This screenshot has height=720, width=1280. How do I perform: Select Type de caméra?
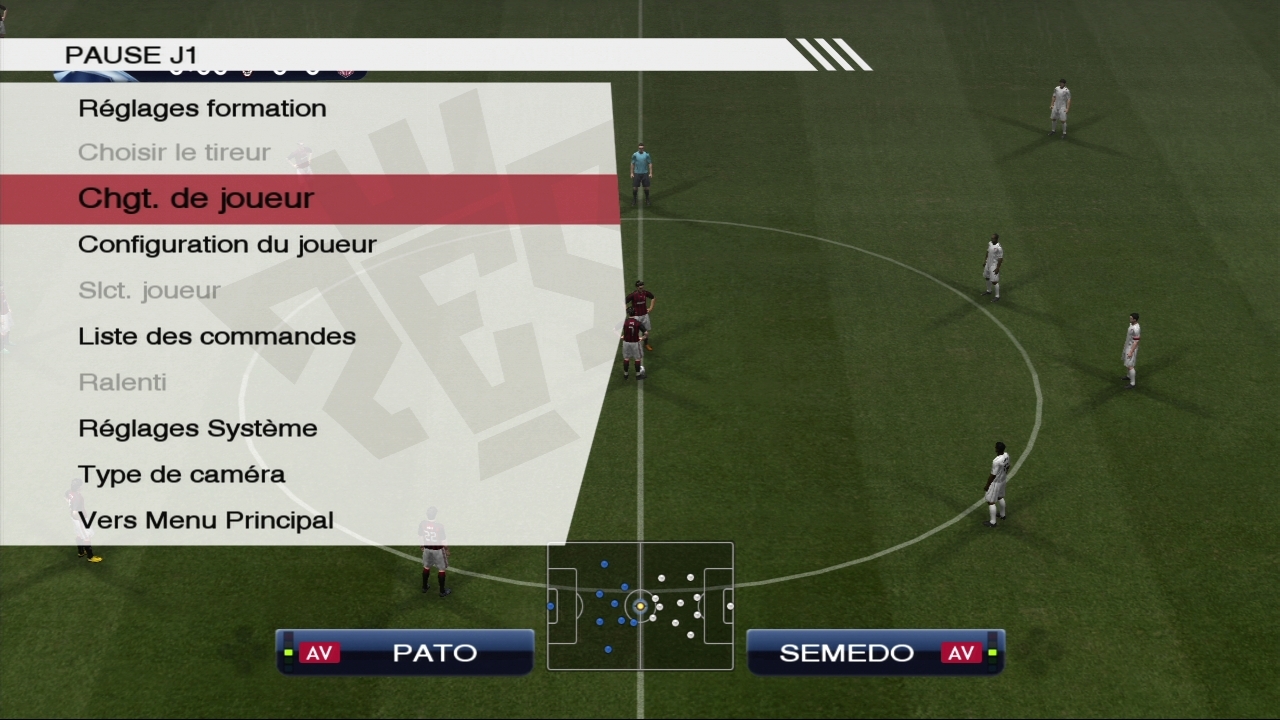click(182, 474)
